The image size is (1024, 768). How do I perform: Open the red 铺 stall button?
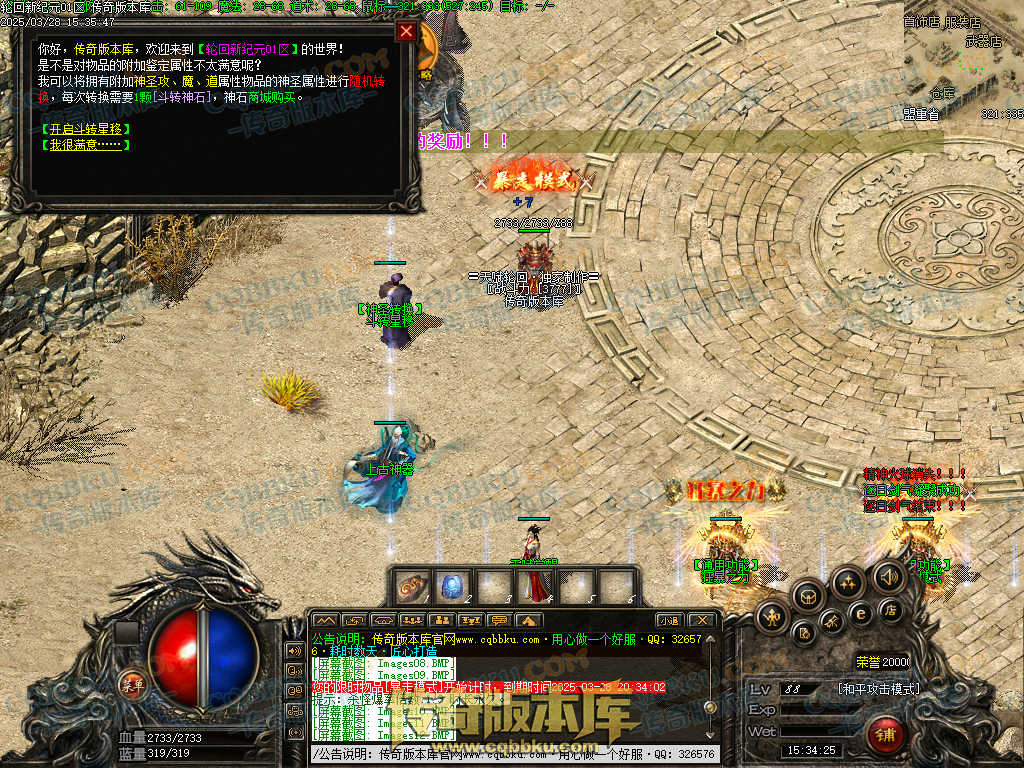885,735
